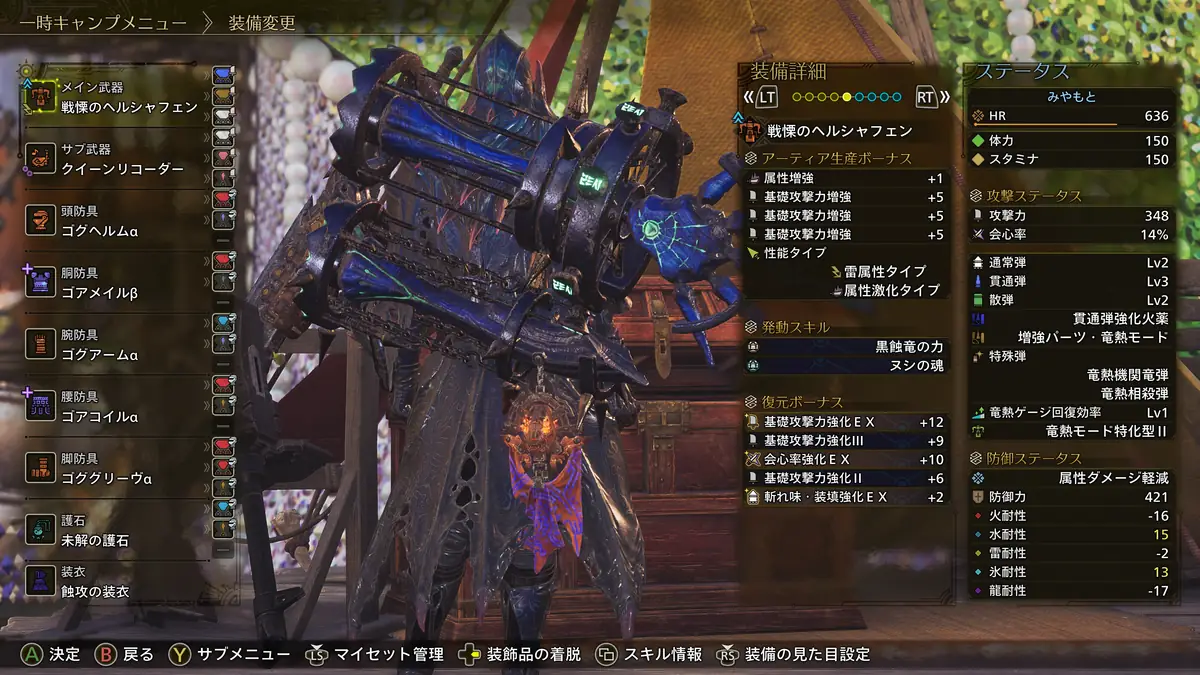Select the 会心率強化EX restoration bonus row

click(845, 459)
